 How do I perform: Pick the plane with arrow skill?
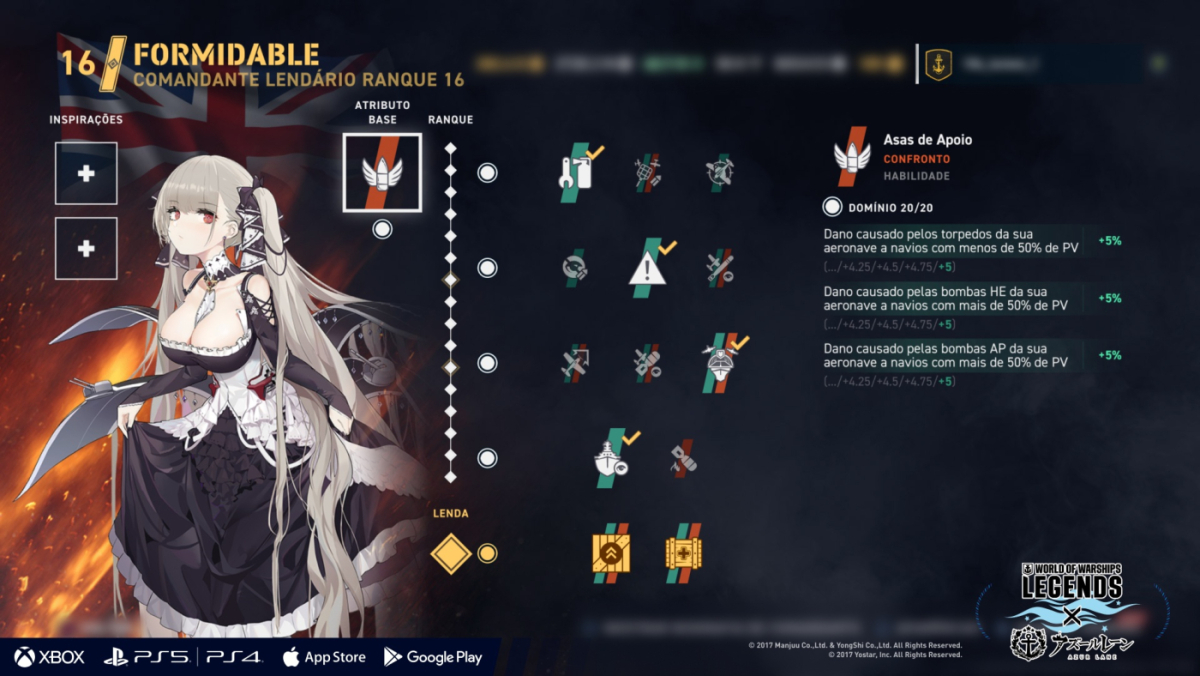(x=575, y=363)
